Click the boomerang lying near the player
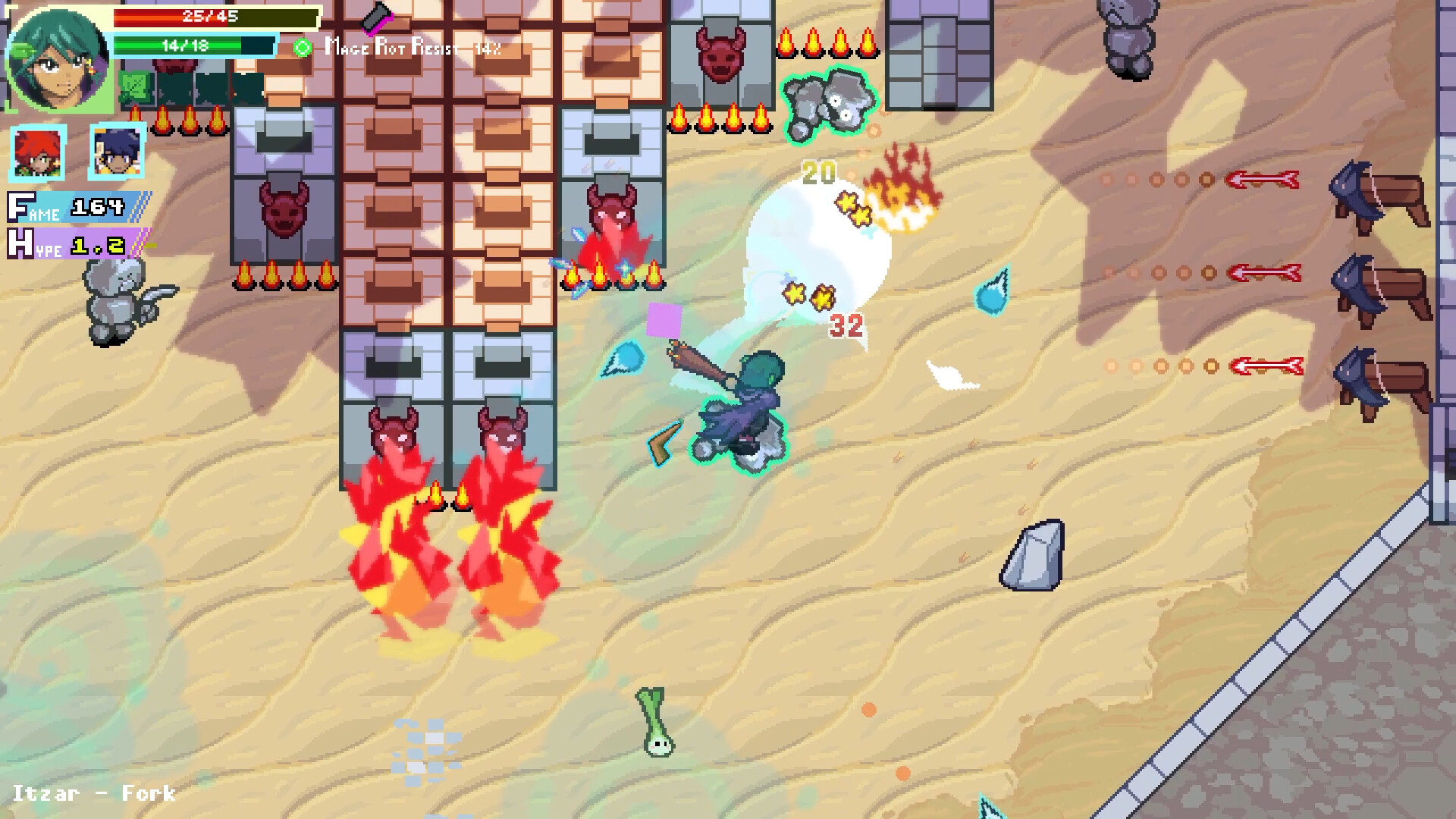The width and height of the screenshot is (1456, 819). pyautogui.click(x=659, y=444)
